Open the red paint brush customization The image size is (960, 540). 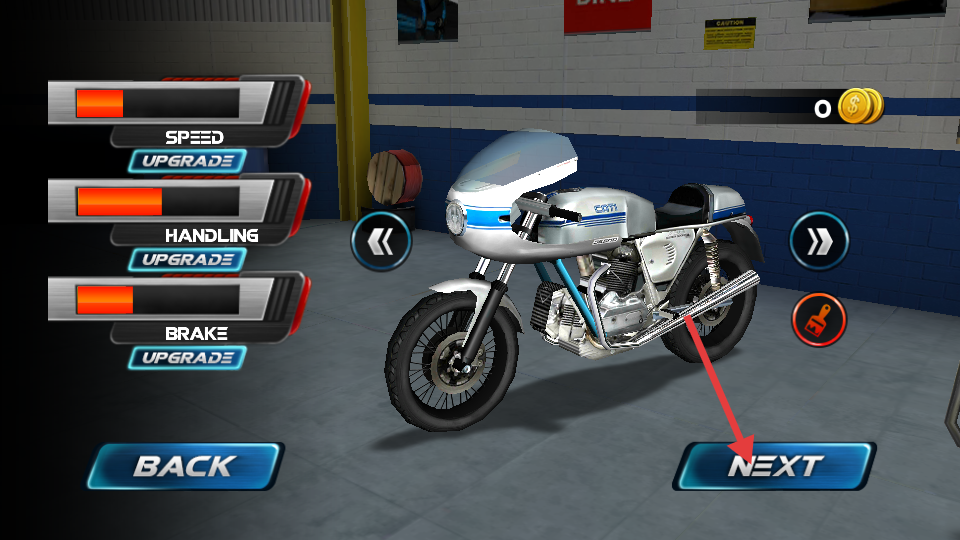point(819,320)
